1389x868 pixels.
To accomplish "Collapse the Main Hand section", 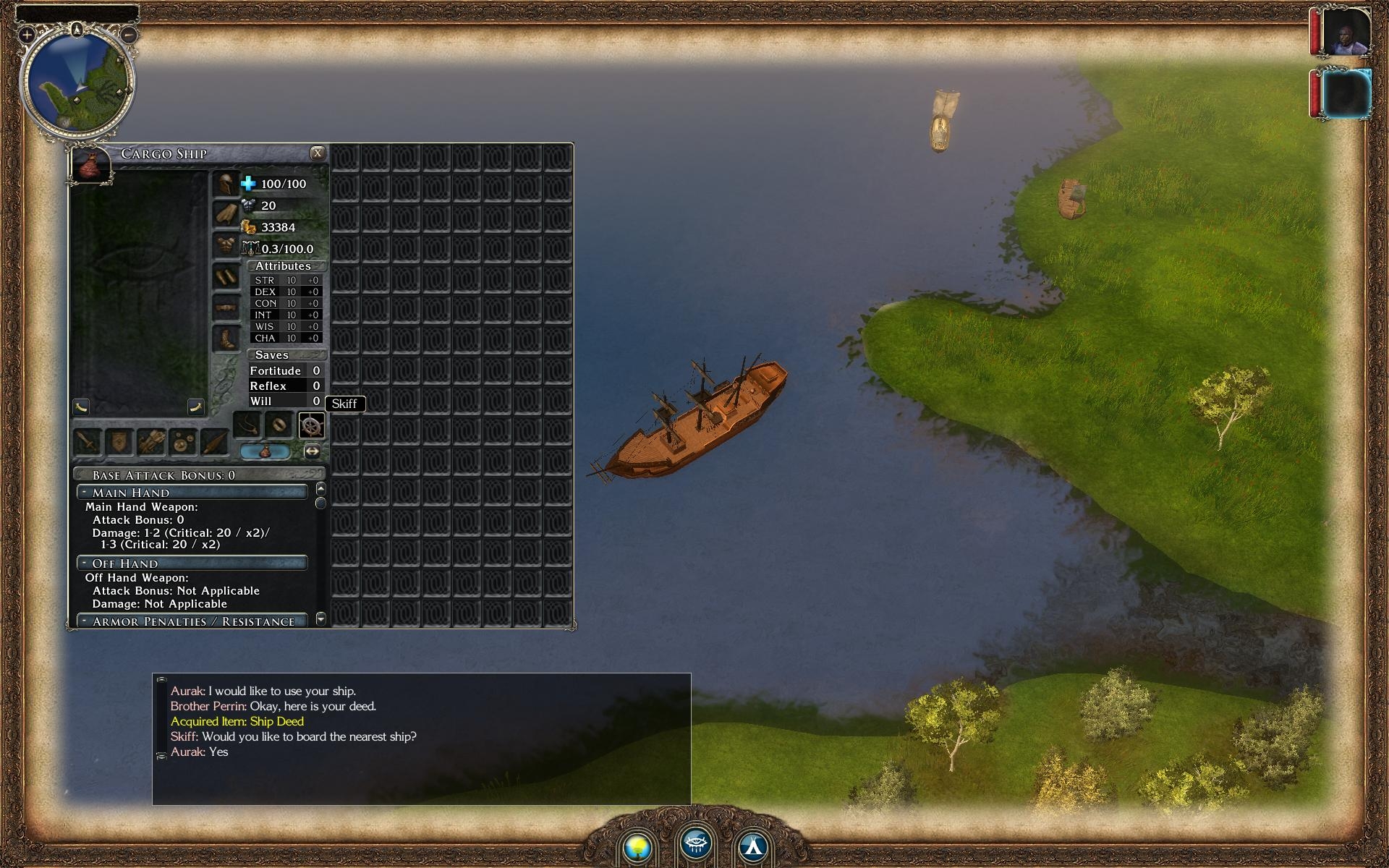I will pyautogui.click(x=85, y=493).
